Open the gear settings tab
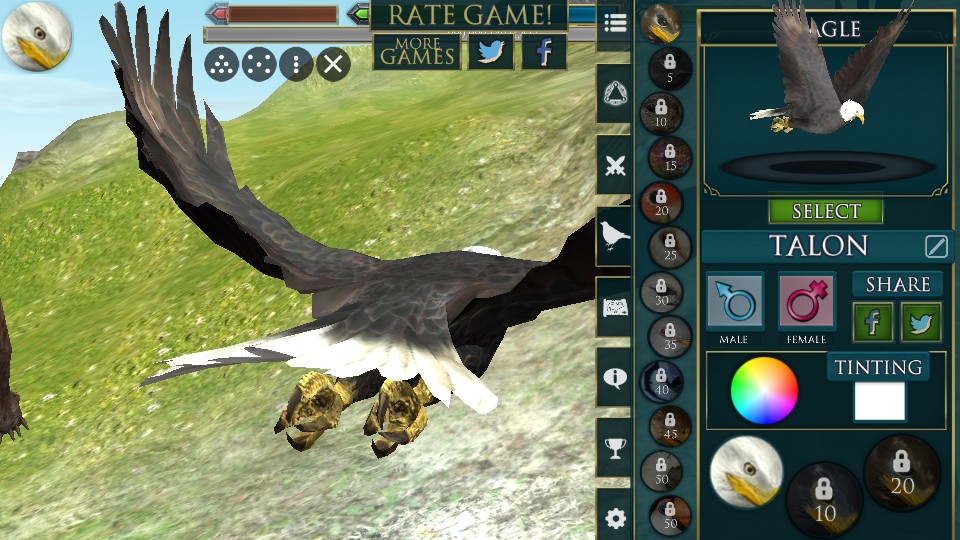 click(615, 518)
